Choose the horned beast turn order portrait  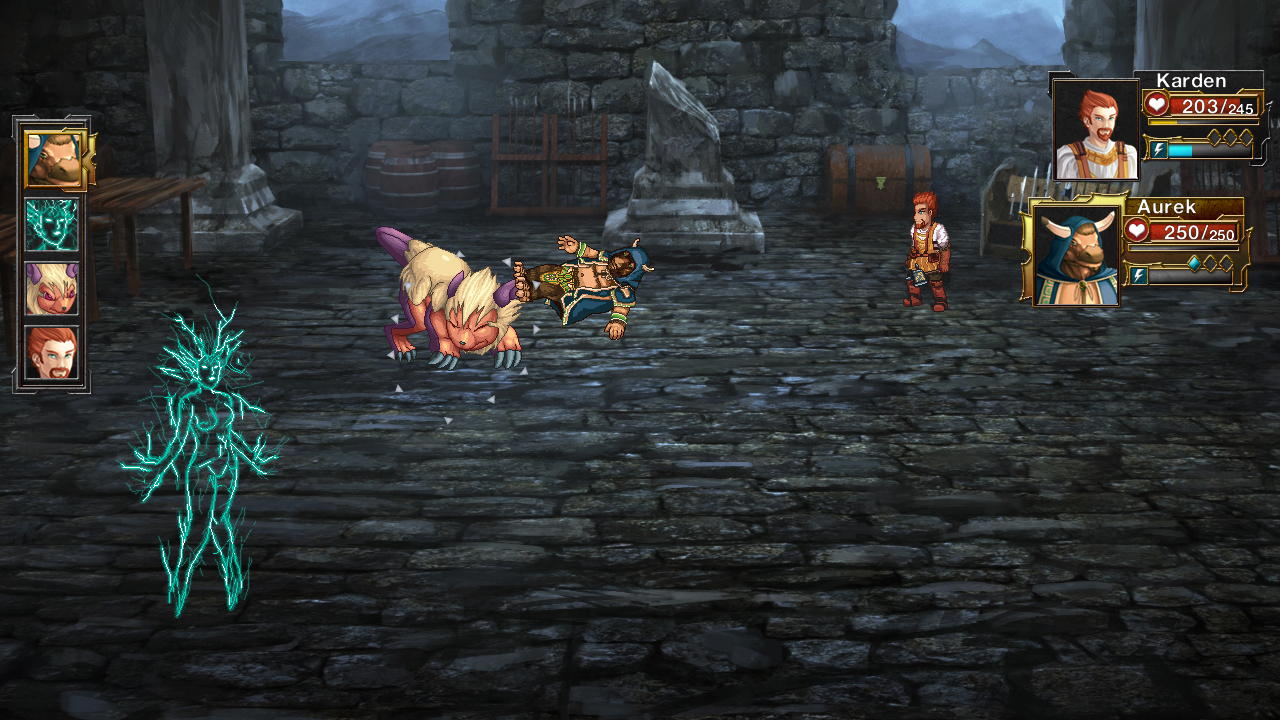coord(51,288)
